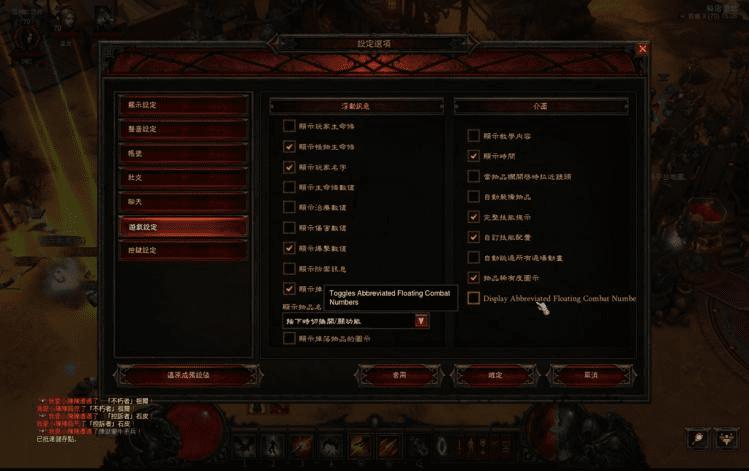Select the 遊戲設定 (Gameplay) tab
This screenshot has height=471, width=749.
181,227
